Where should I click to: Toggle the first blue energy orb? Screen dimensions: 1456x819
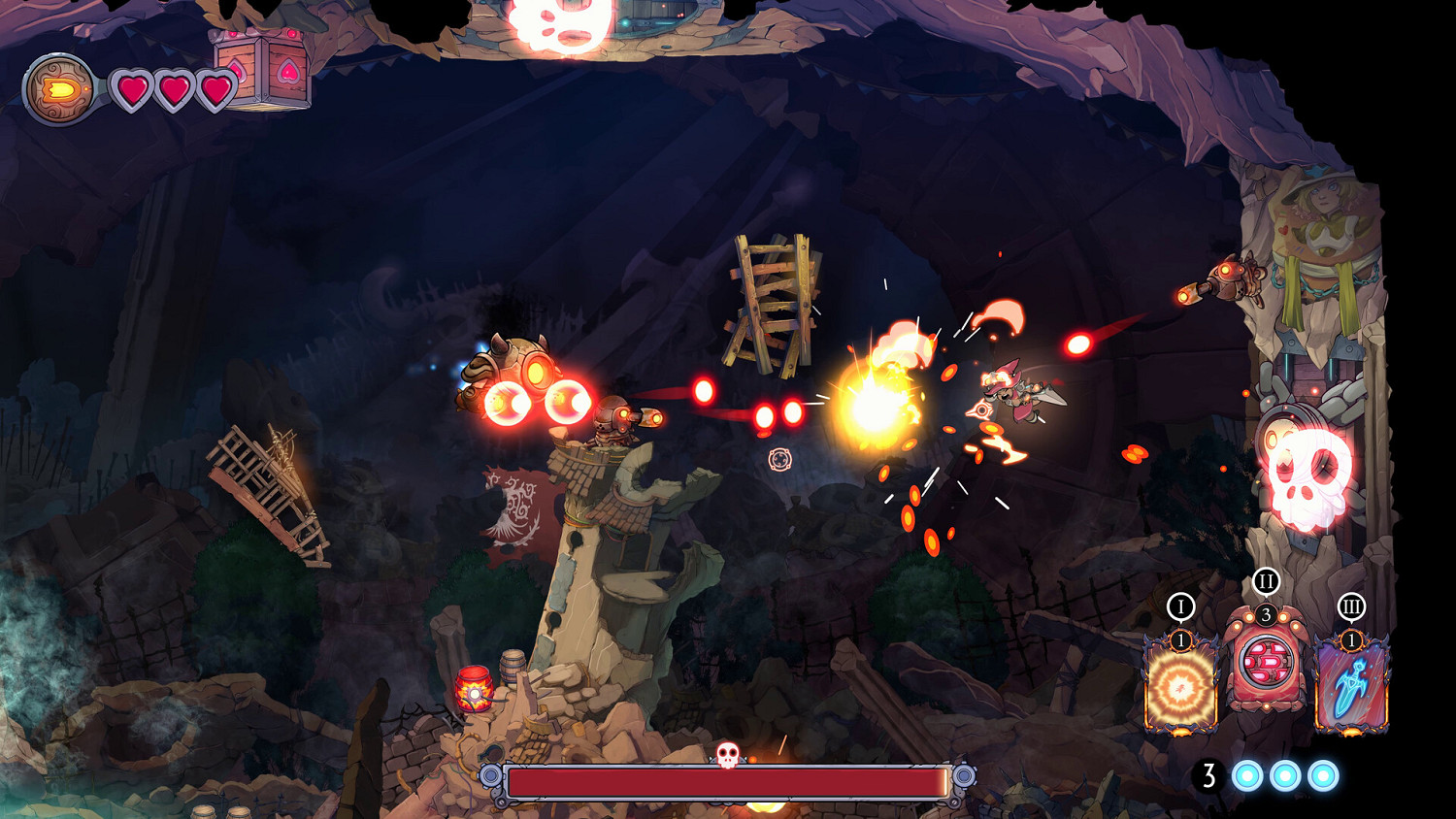(1245, 776)
